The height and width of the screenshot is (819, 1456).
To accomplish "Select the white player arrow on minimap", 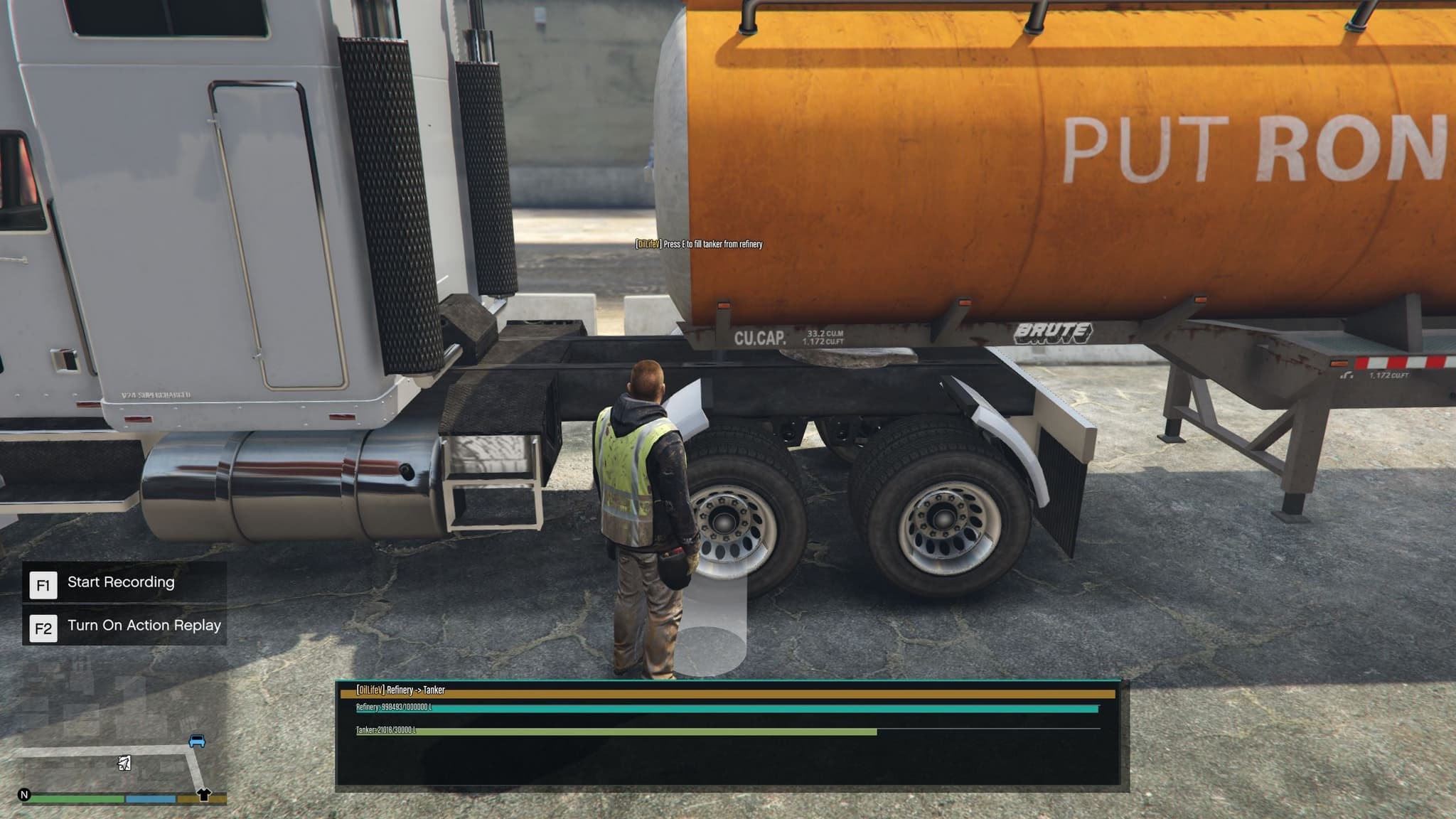I will [124, 764].
